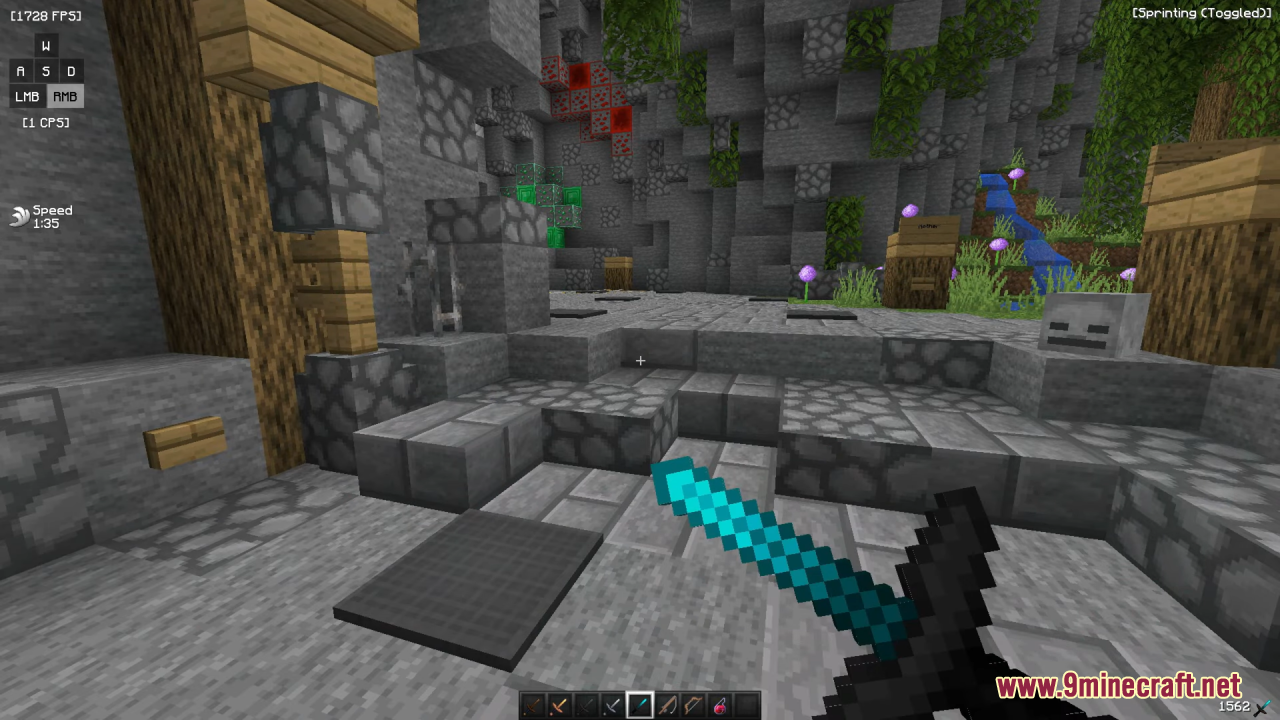Toggle the RMB indicator on the keystroke display
1280x720 pixels.
click(x=64, y=96)
